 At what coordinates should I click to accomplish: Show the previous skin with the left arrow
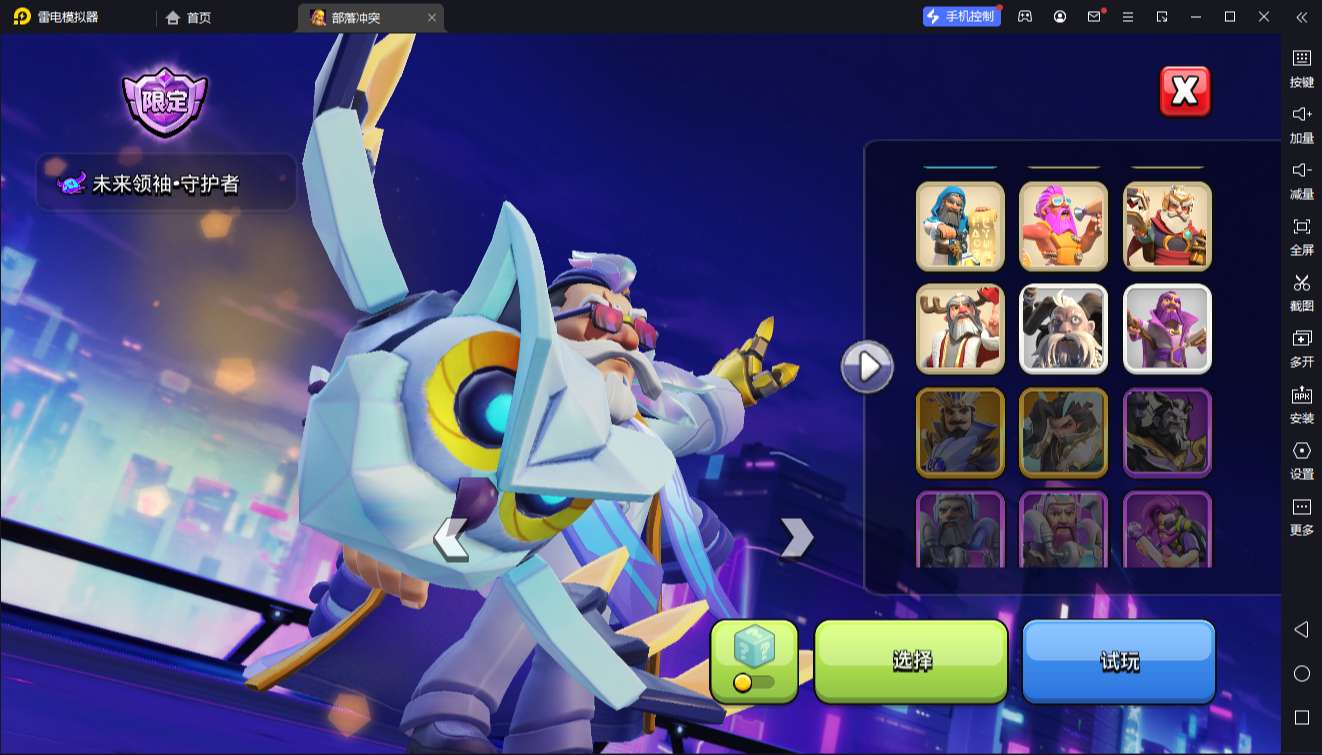(x=451, y=538)
